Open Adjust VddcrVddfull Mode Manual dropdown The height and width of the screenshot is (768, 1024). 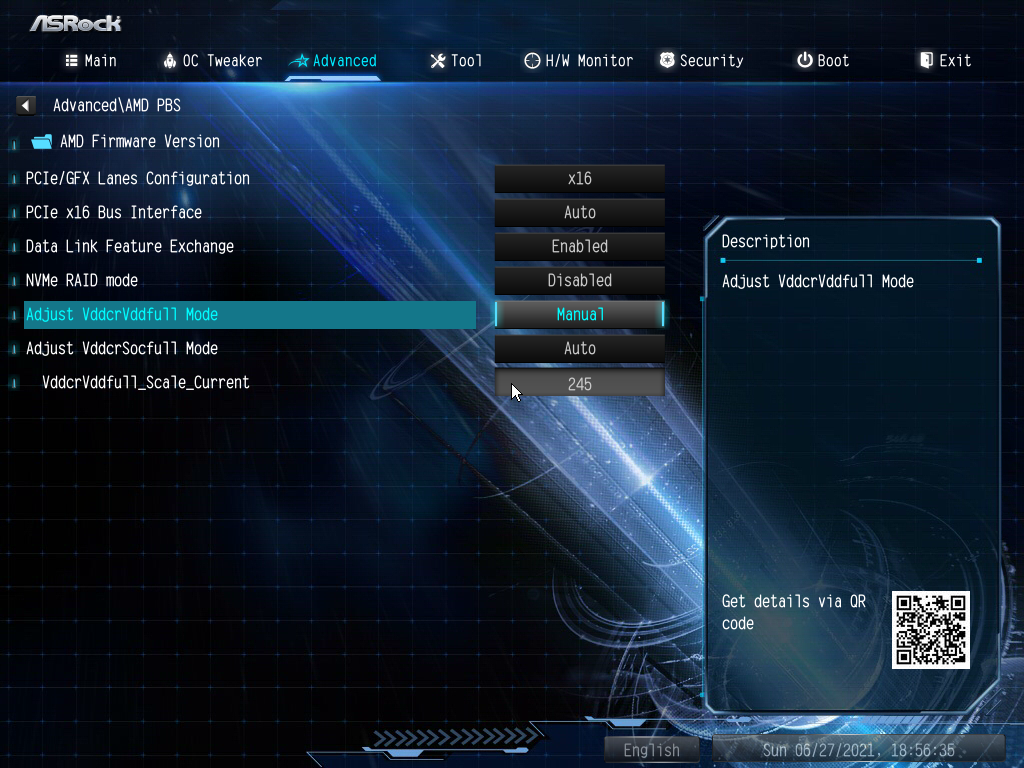pos(579,315)
